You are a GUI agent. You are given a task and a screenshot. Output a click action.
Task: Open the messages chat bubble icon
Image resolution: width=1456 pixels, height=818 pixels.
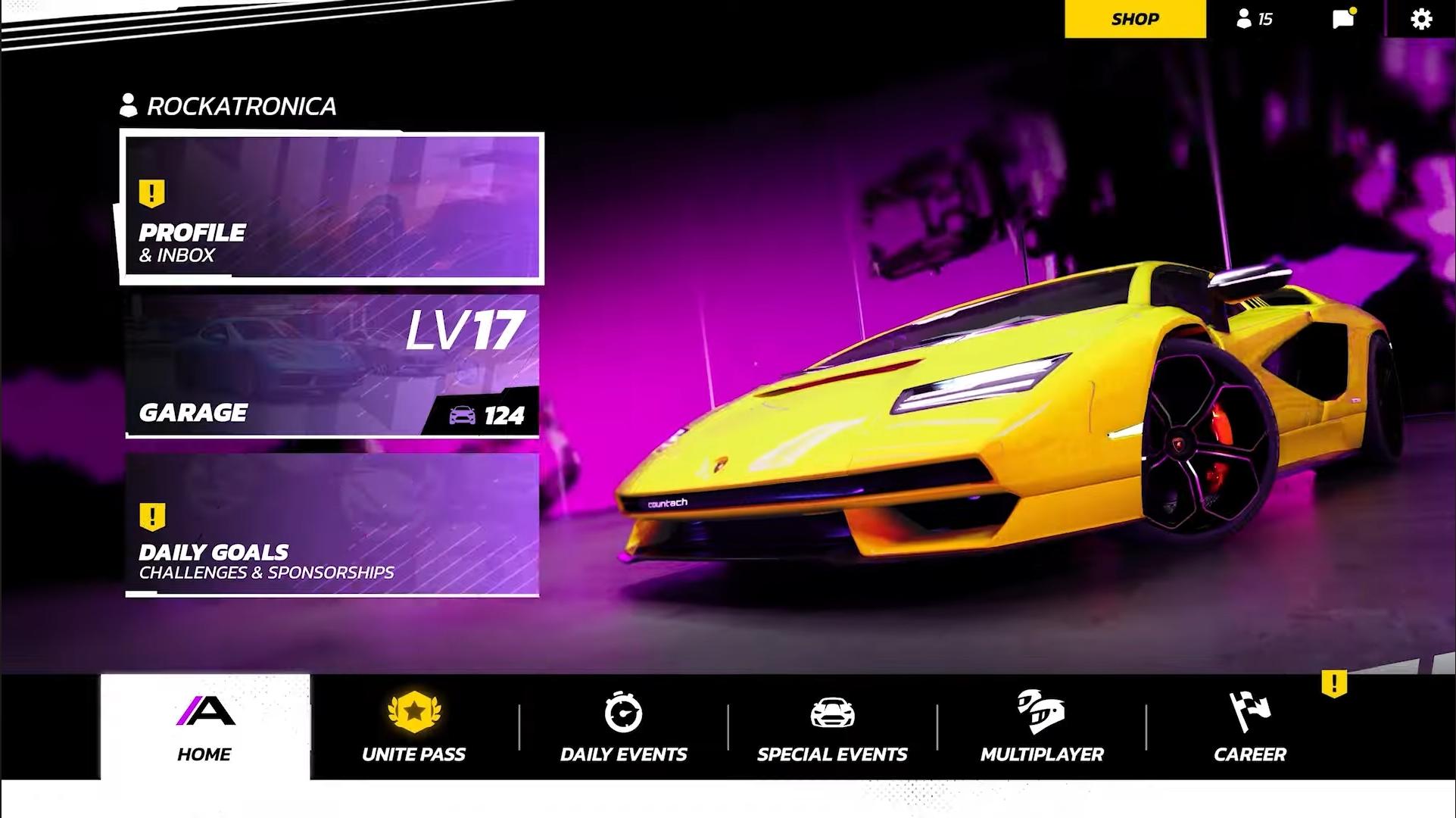(x=1343, y=19)
